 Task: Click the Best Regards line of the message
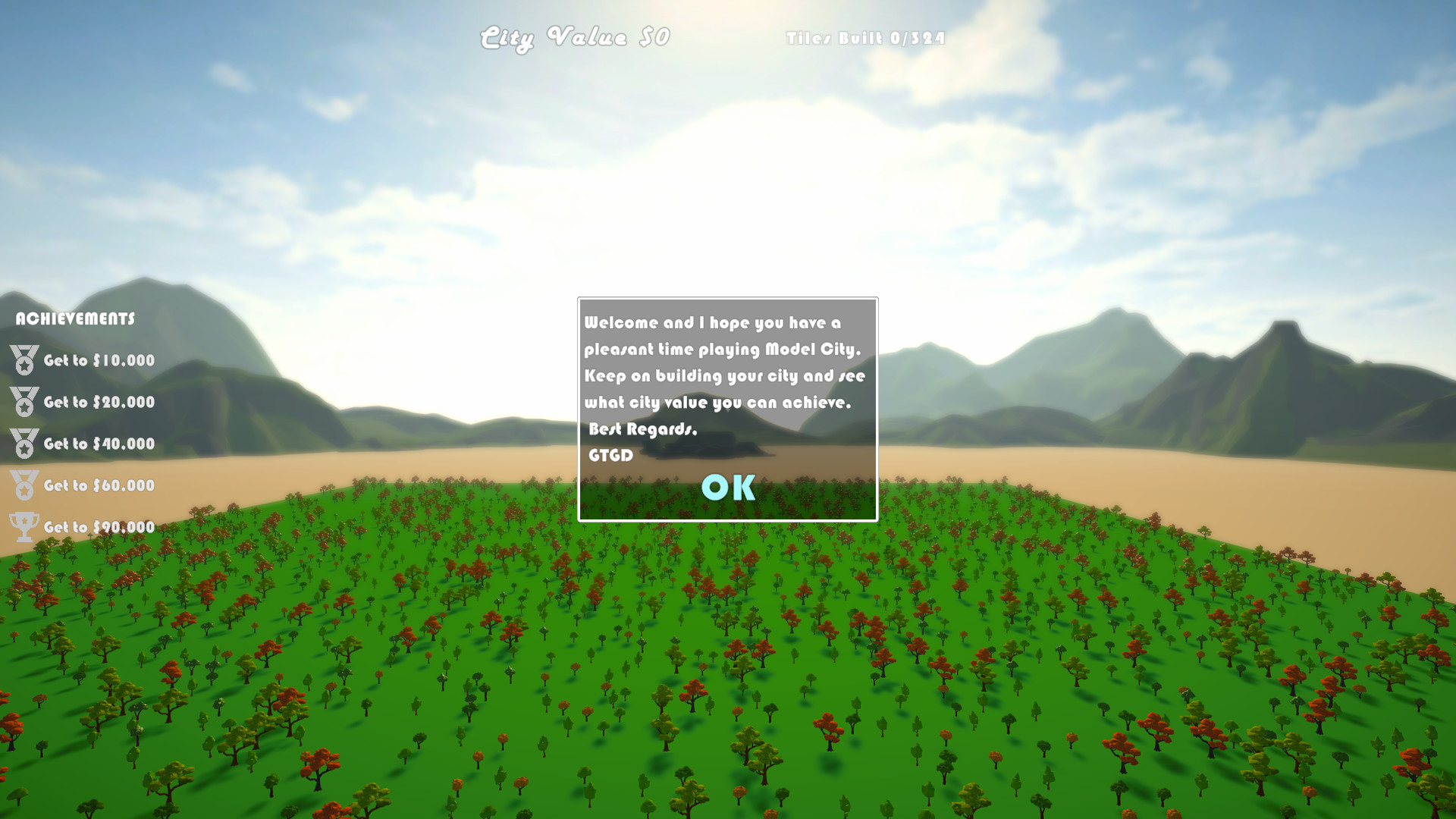click(x=643, y=429)
